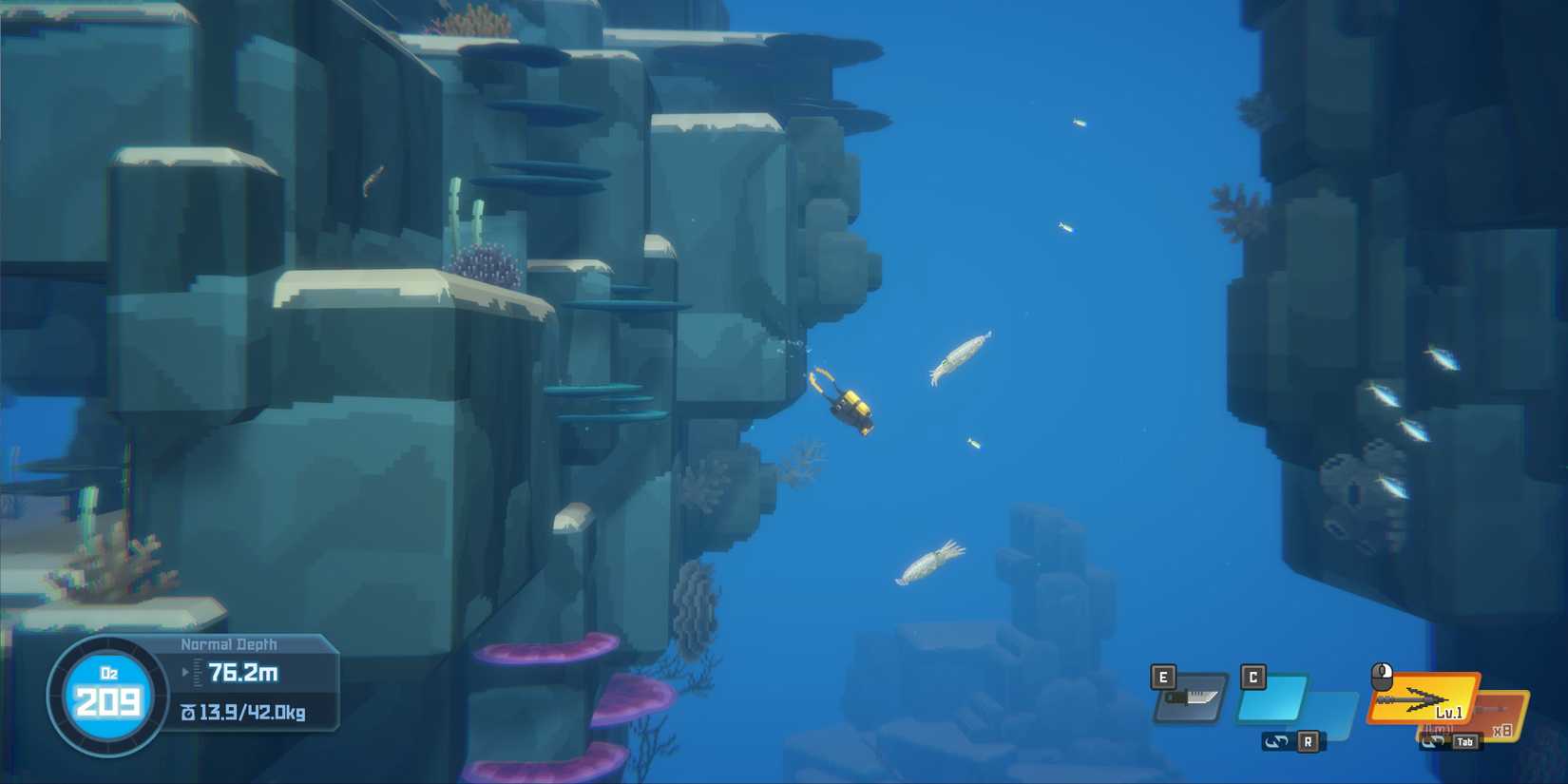Click the swap-weapon cycle icon near Tab key
Viewport: 1568px width, 784px height.
1433,741
